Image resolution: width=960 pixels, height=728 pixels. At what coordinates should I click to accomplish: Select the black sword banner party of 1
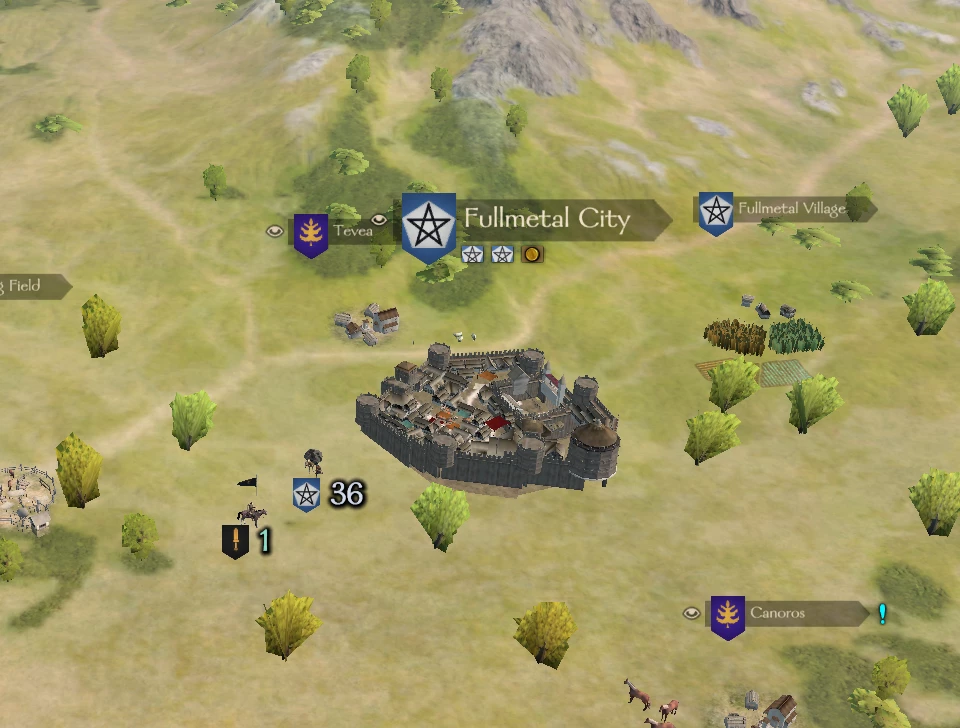coord(235,542)
